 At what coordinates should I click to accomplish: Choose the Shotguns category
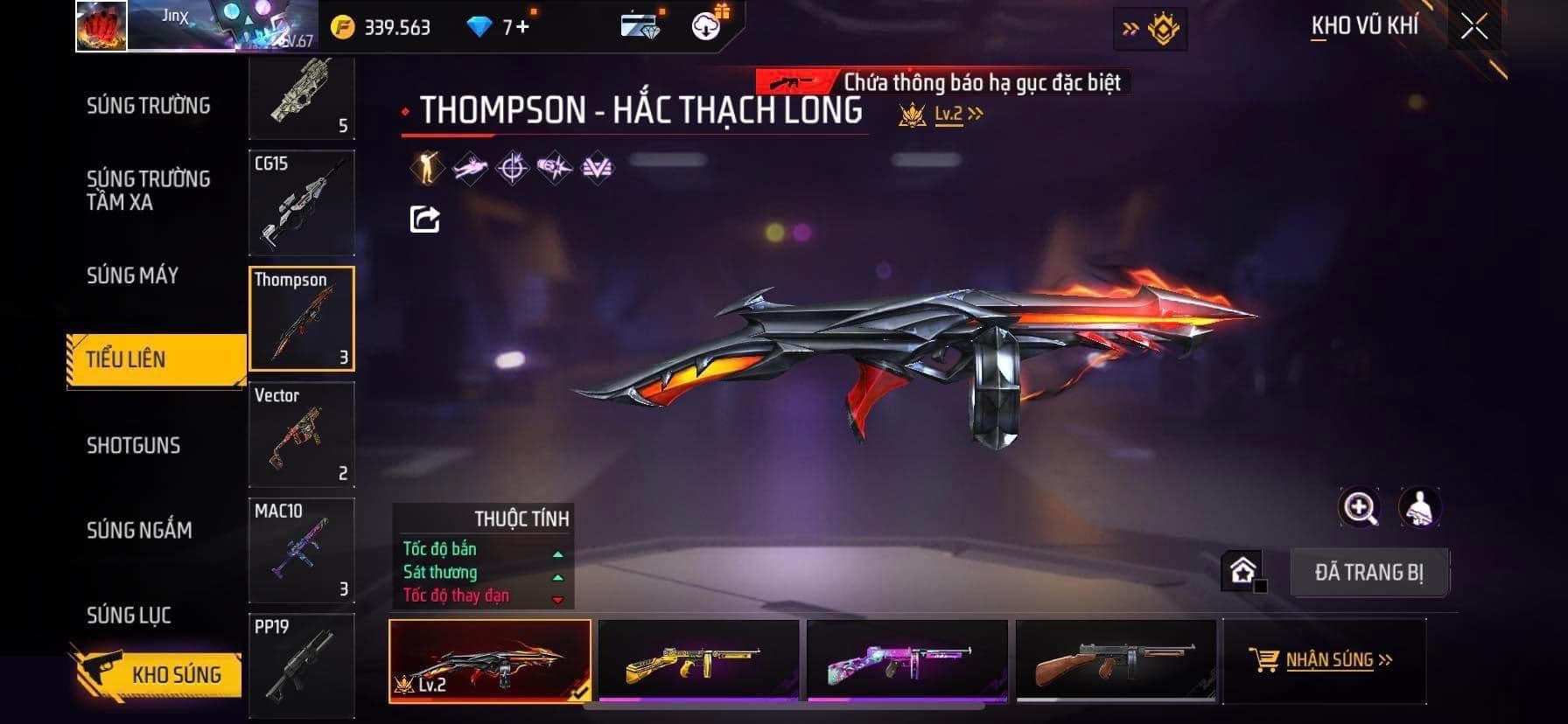133,445
